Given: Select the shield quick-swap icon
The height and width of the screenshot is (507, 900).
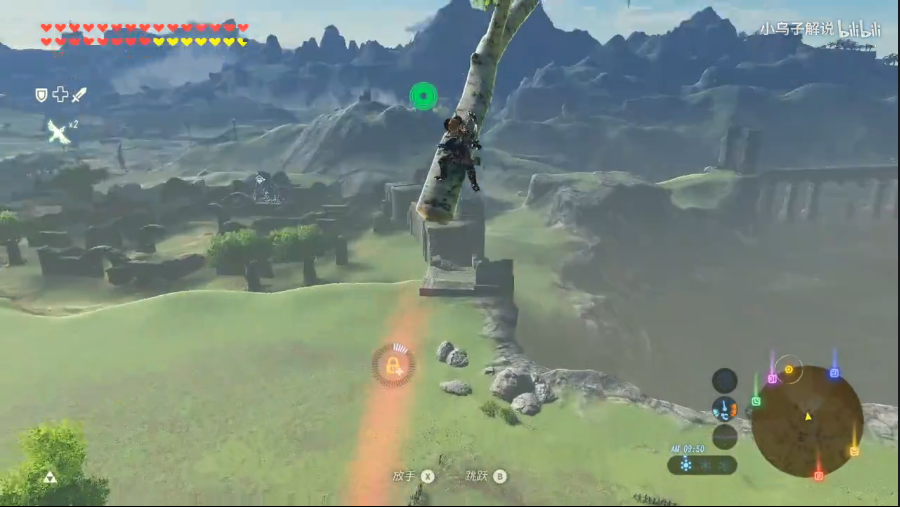Looking at the screenshot, I should [41, 94].
